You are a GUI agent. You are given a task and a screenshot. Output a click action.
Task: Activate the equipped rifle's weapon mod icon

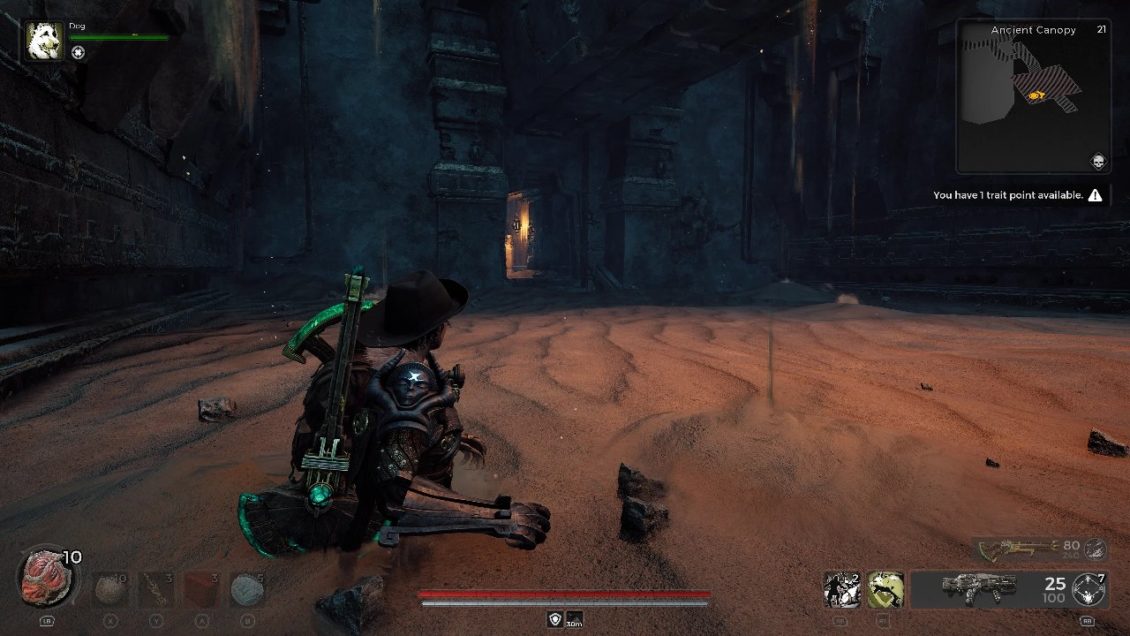pos(1088,590)
